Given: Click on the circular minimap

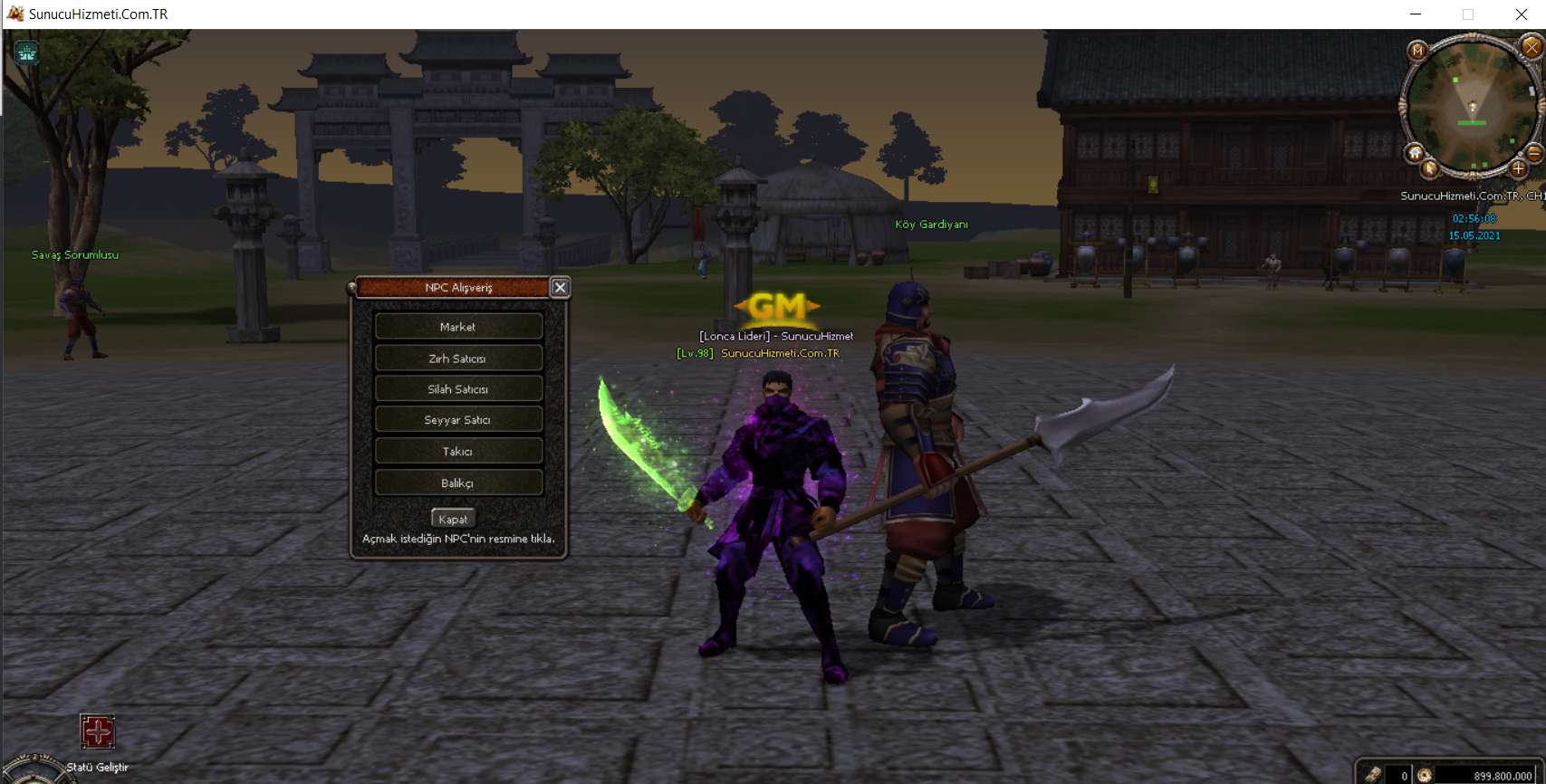Looking at the screenshot, I should coord(1472,104).
